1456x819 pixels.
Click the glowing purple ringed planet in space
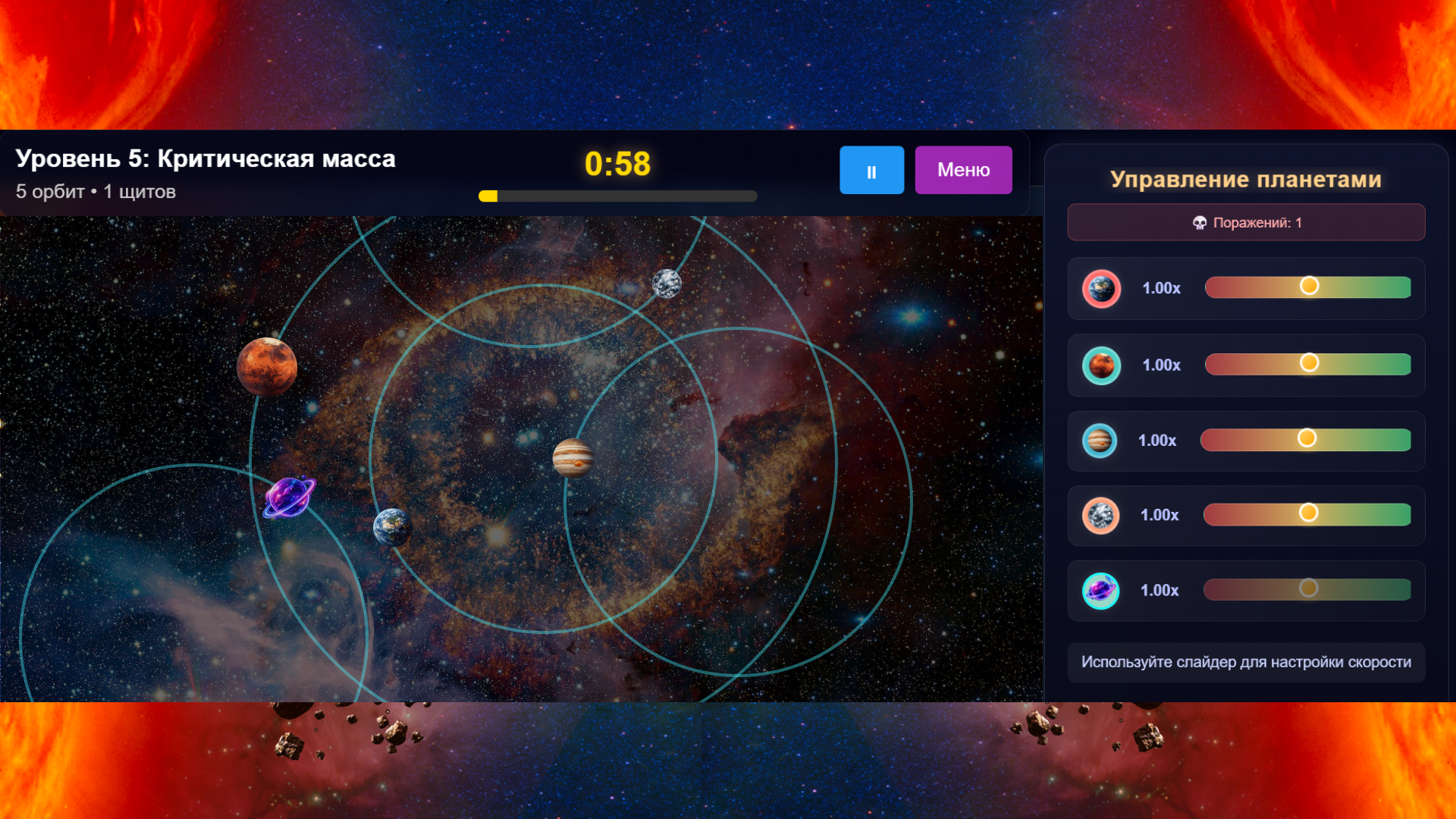click(288, 497)
